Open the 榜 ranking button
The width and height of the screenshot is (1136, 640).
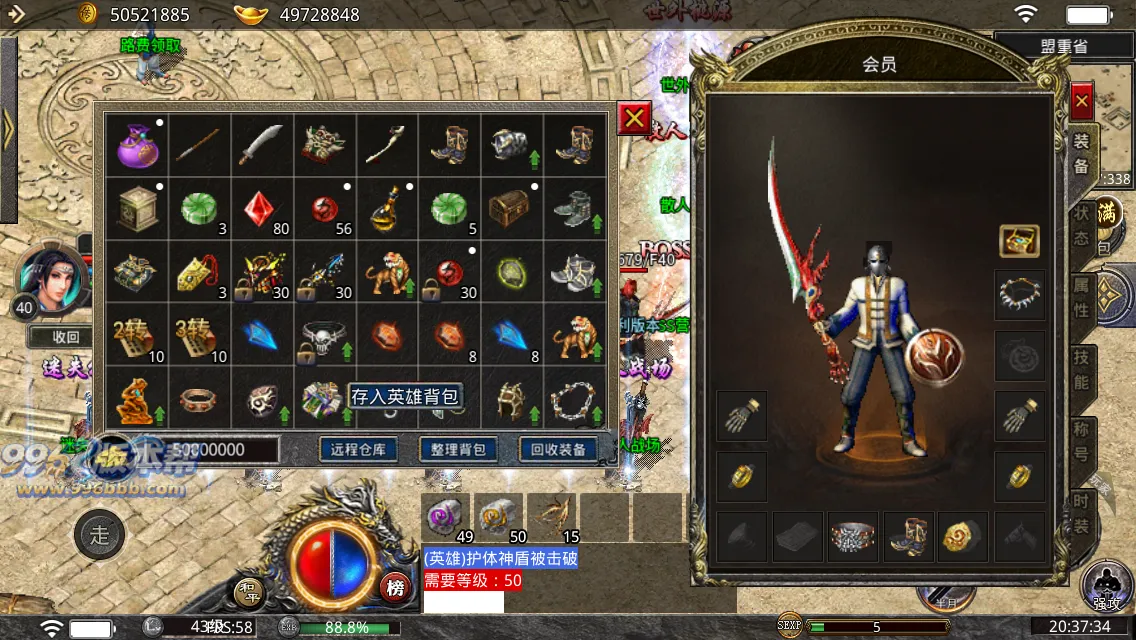[395, 588]
